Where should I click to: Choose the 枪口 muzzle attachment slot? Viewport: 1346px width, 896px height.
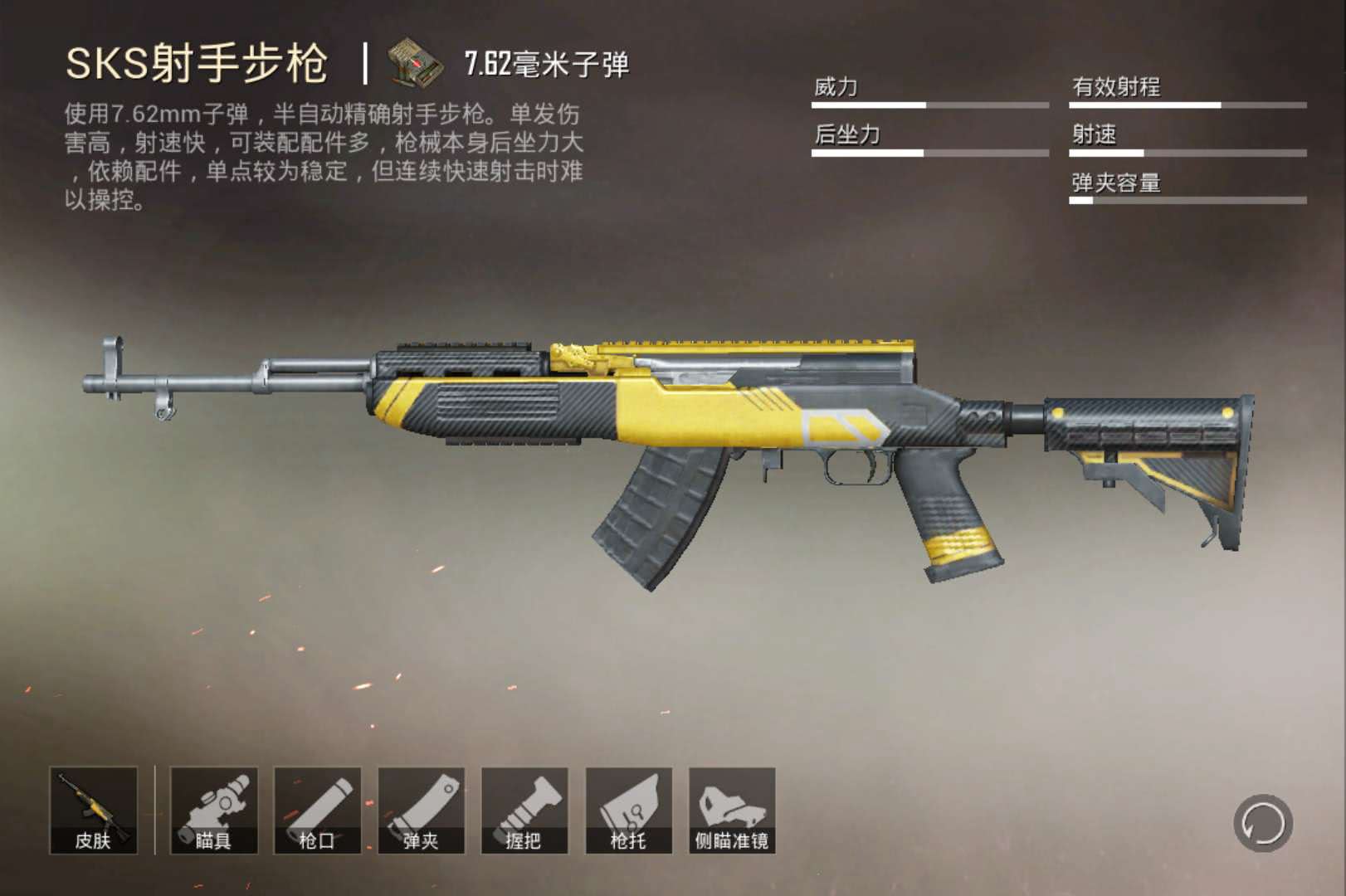click(x=317, y=811)
